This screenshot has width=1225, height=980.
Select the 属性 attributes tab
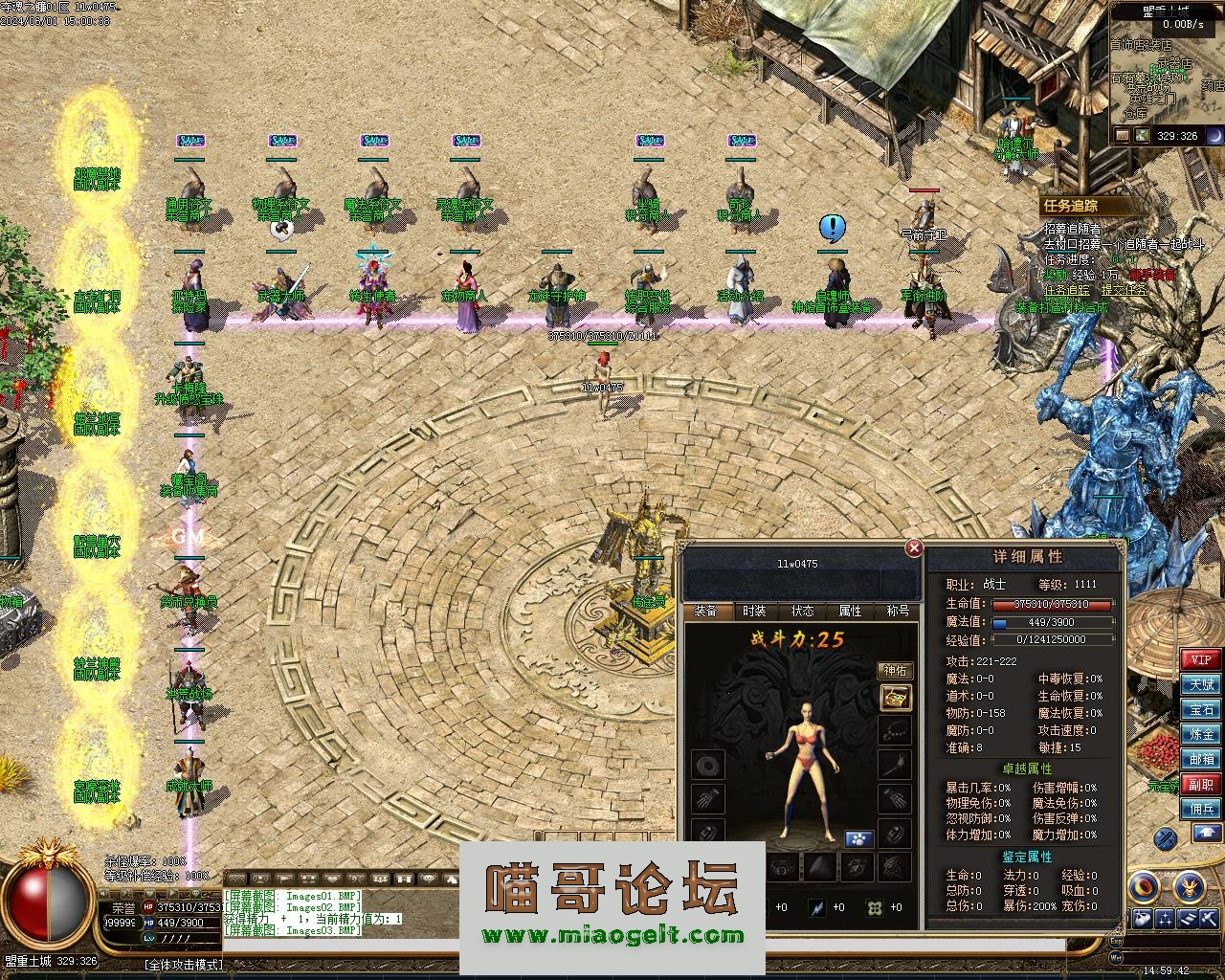point(850,612)
